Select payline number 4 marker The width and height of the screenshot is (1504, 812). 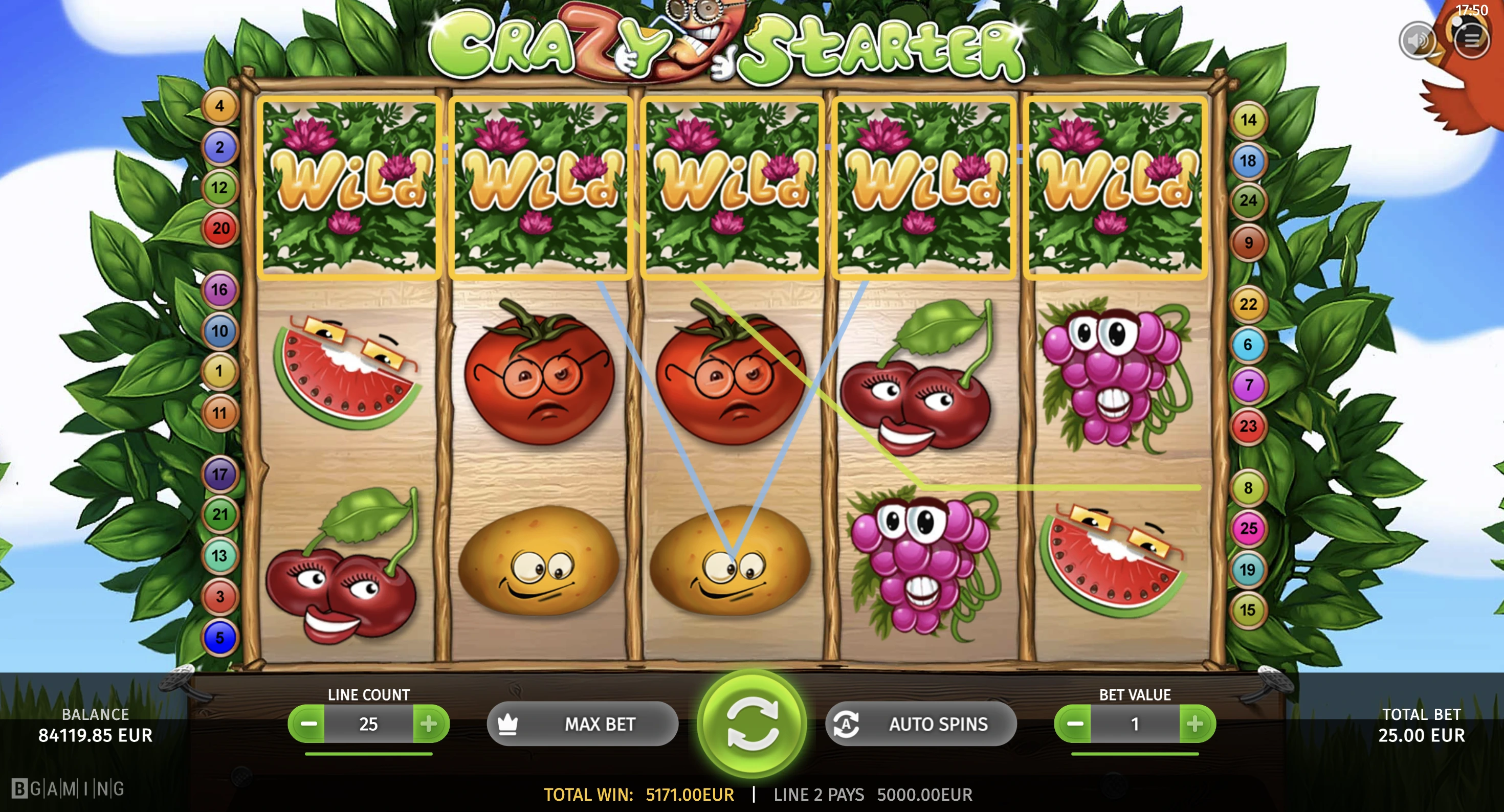click(x=219, y=106)
